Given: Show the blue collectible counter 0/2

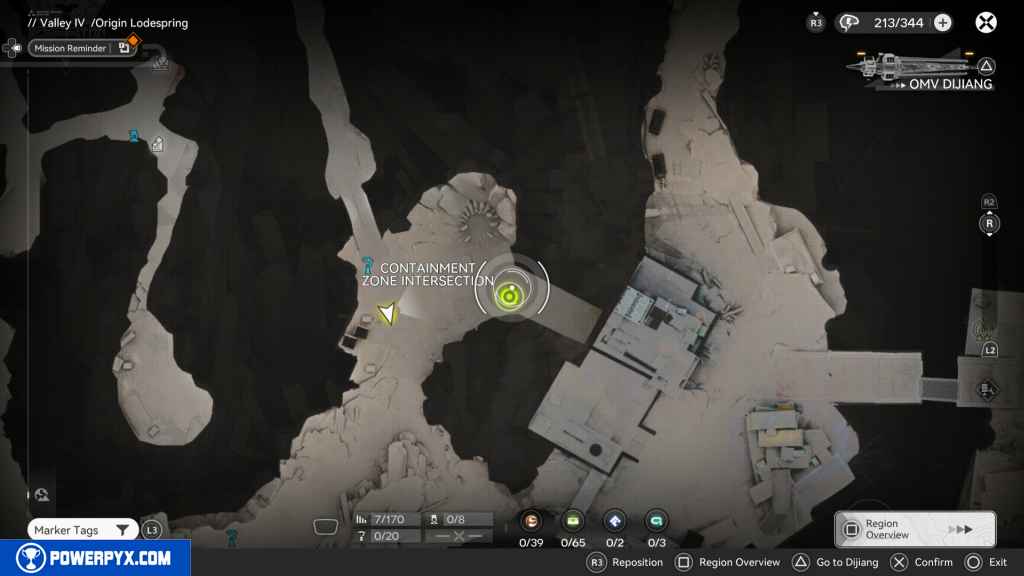Looking at the screenshot, I should pyautogui.click(x=615, y=521).
